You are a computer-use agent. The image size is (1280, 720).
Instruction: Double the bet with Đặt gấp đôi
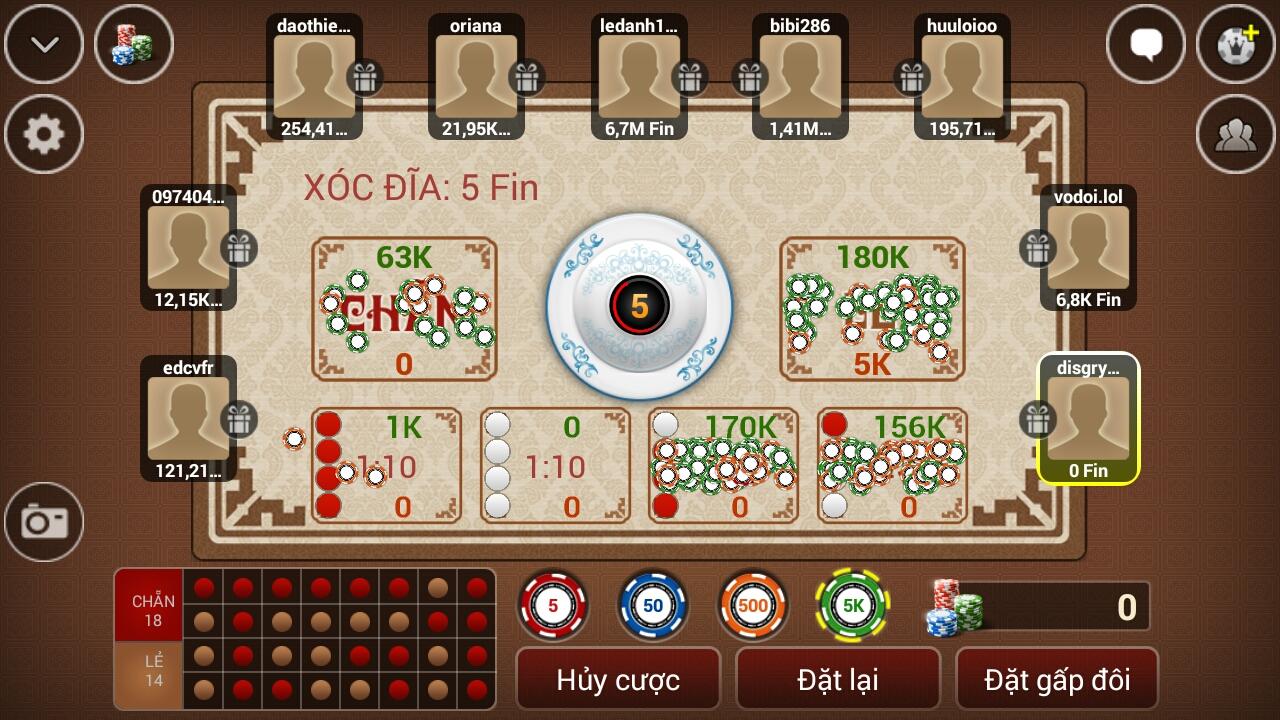(x=1057, y=680)
